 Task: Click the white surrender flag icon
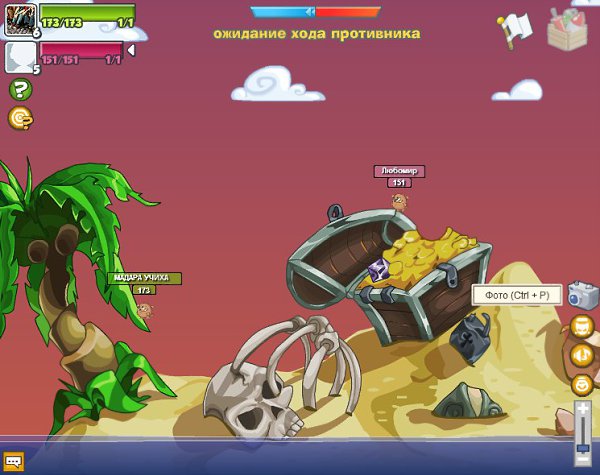pyautogui.click(x=514, y=31)
